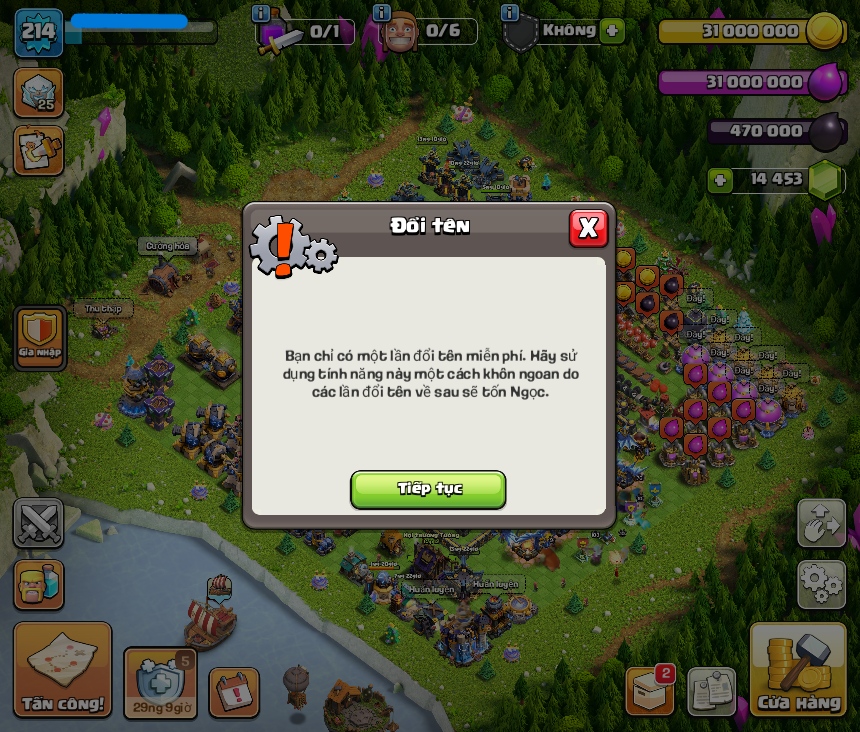Add gems with the green plus
Viewport: 860px width, 732px height.
pos(719,180)
